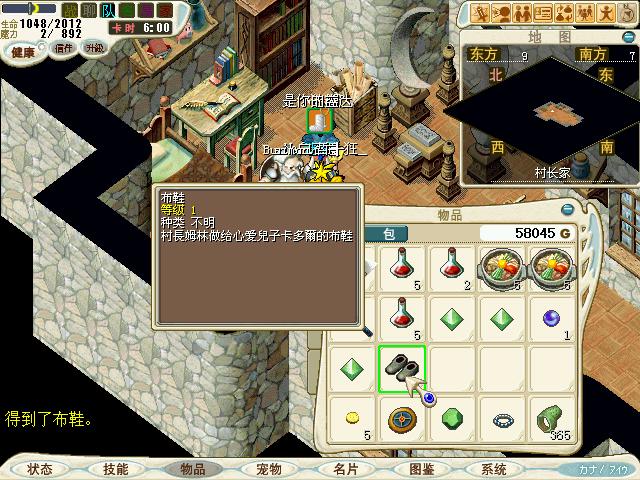The height and width of the screenshot is (480, 640).
Task: Select the cloth shoes (布鞋) inventory slot
Action: click(402, 368)
